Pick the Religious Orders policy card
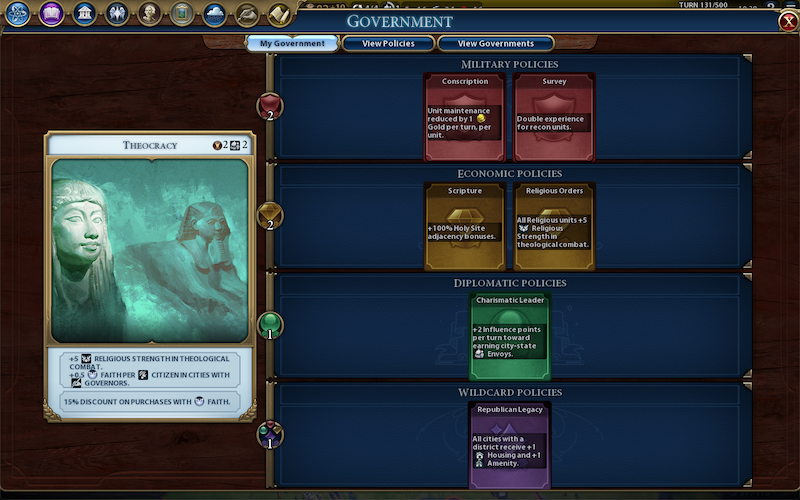This screenshot has height=500, width=800. [x=554, y=226]
